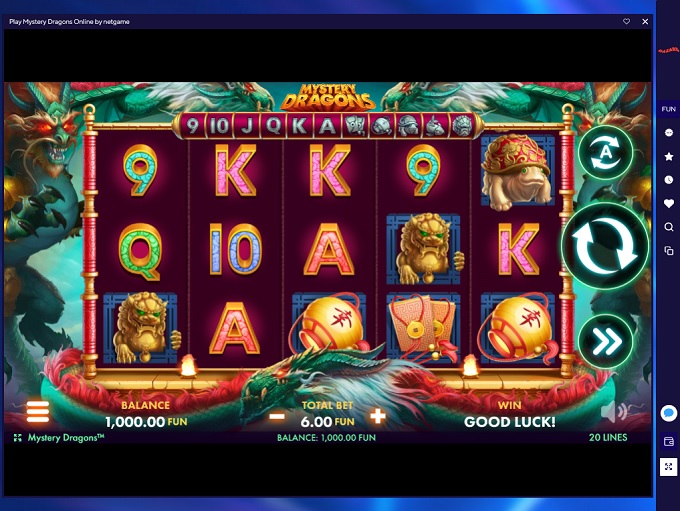Enable autoplay with the A arrow button

click(x=605, y=153)
